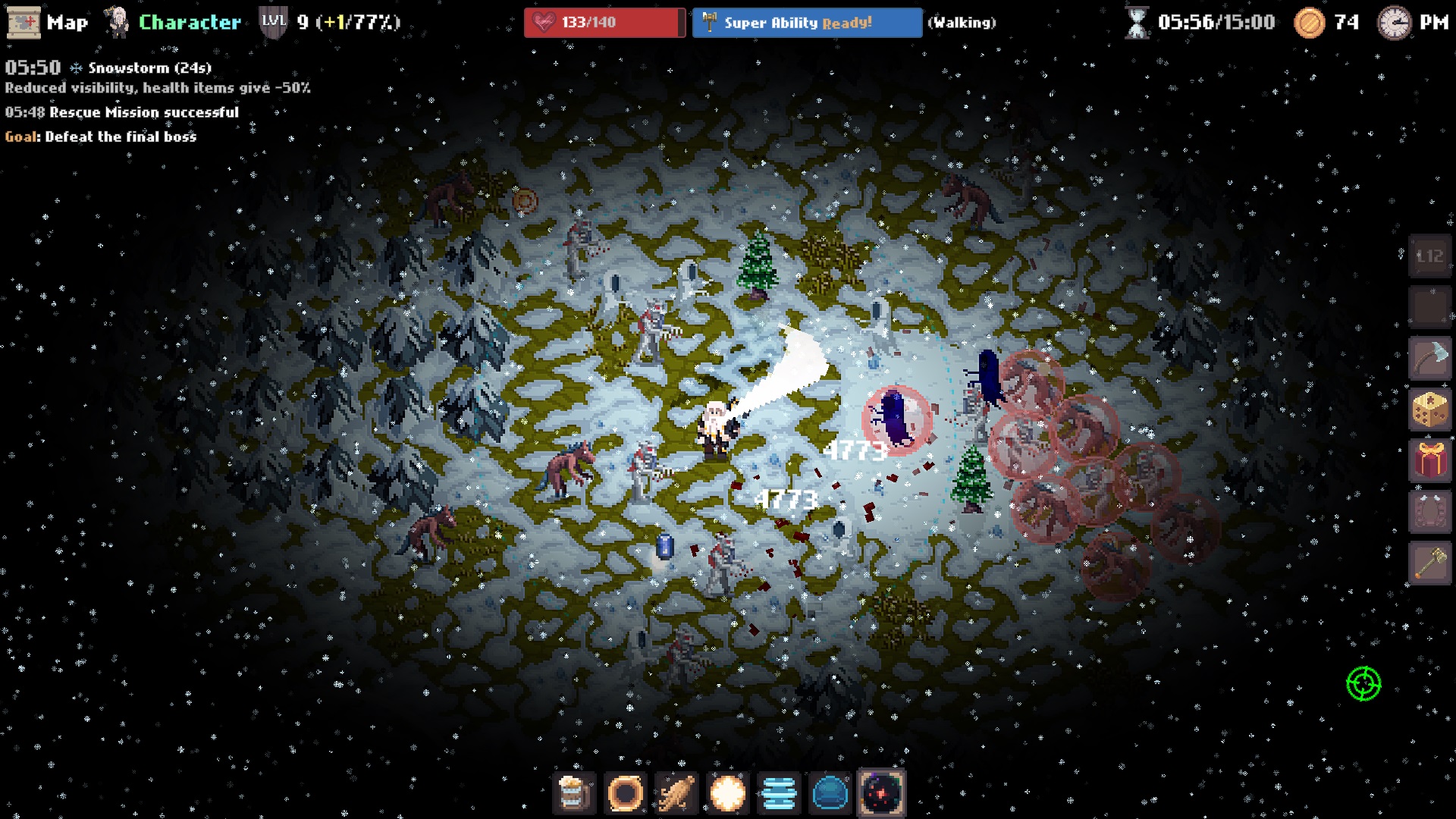This screenshot has height=819, width=1456.
Task: Select the beer mug hotbar slot
Action: click(574, 794)
